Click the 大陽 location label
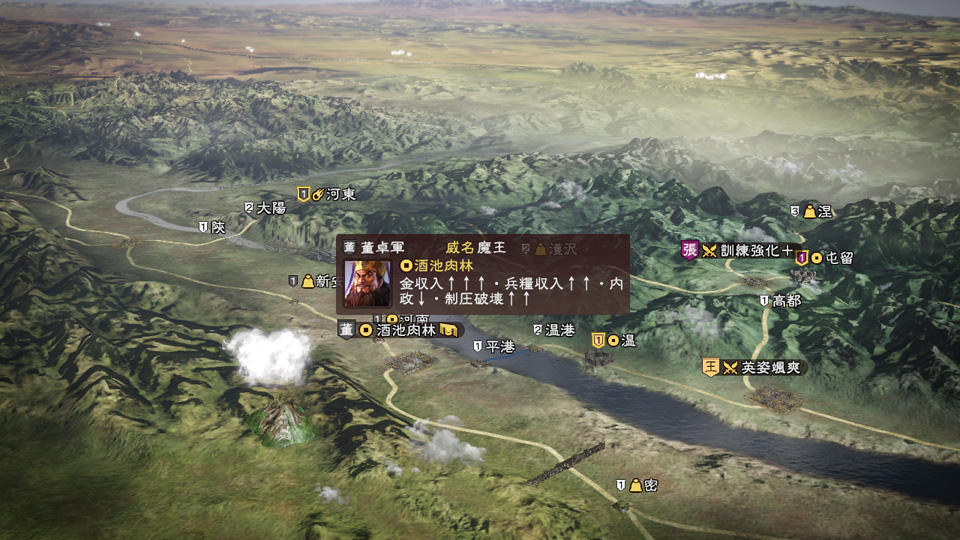This screenshot has height=540, width=960. (265, 208)
